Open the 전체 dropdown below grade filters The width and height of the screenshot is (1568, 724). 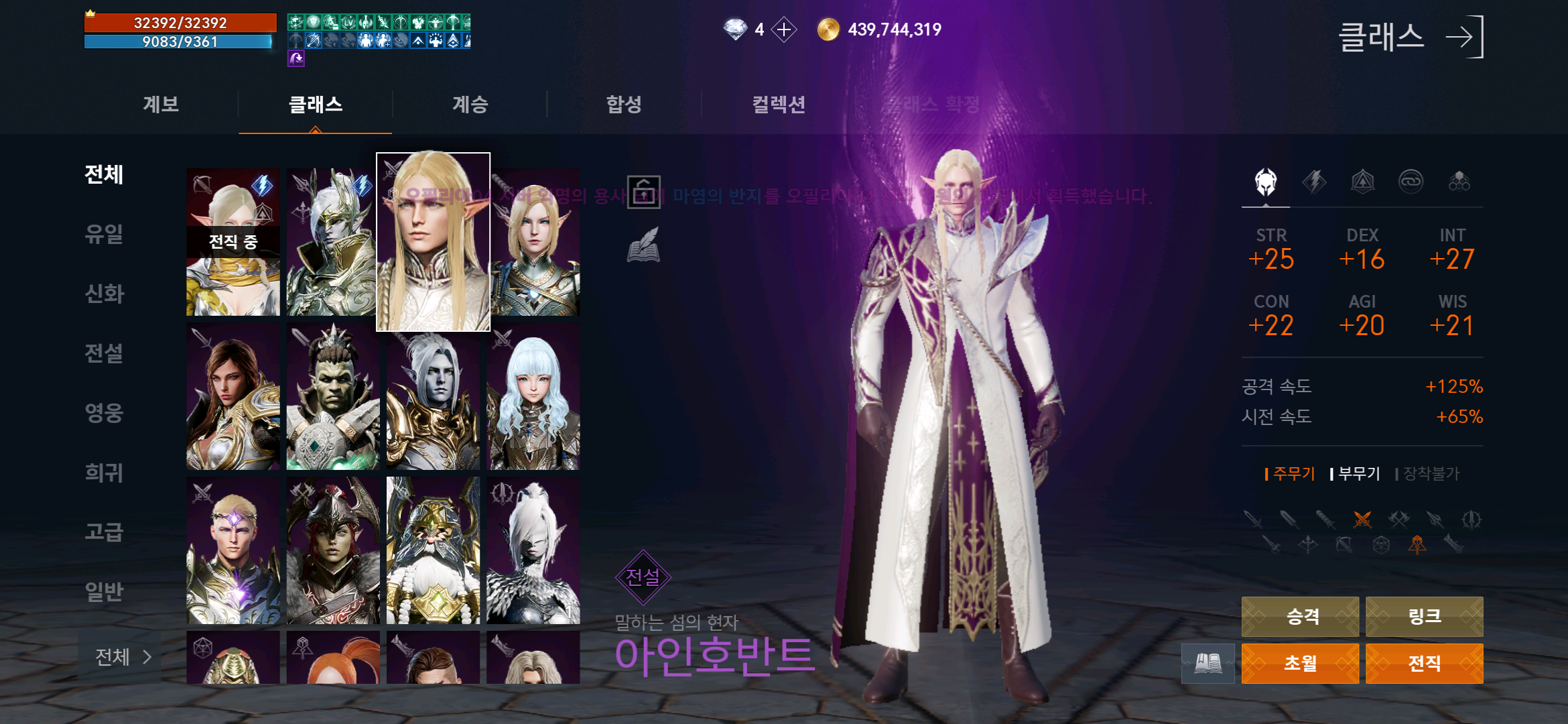tap(122, 657)
